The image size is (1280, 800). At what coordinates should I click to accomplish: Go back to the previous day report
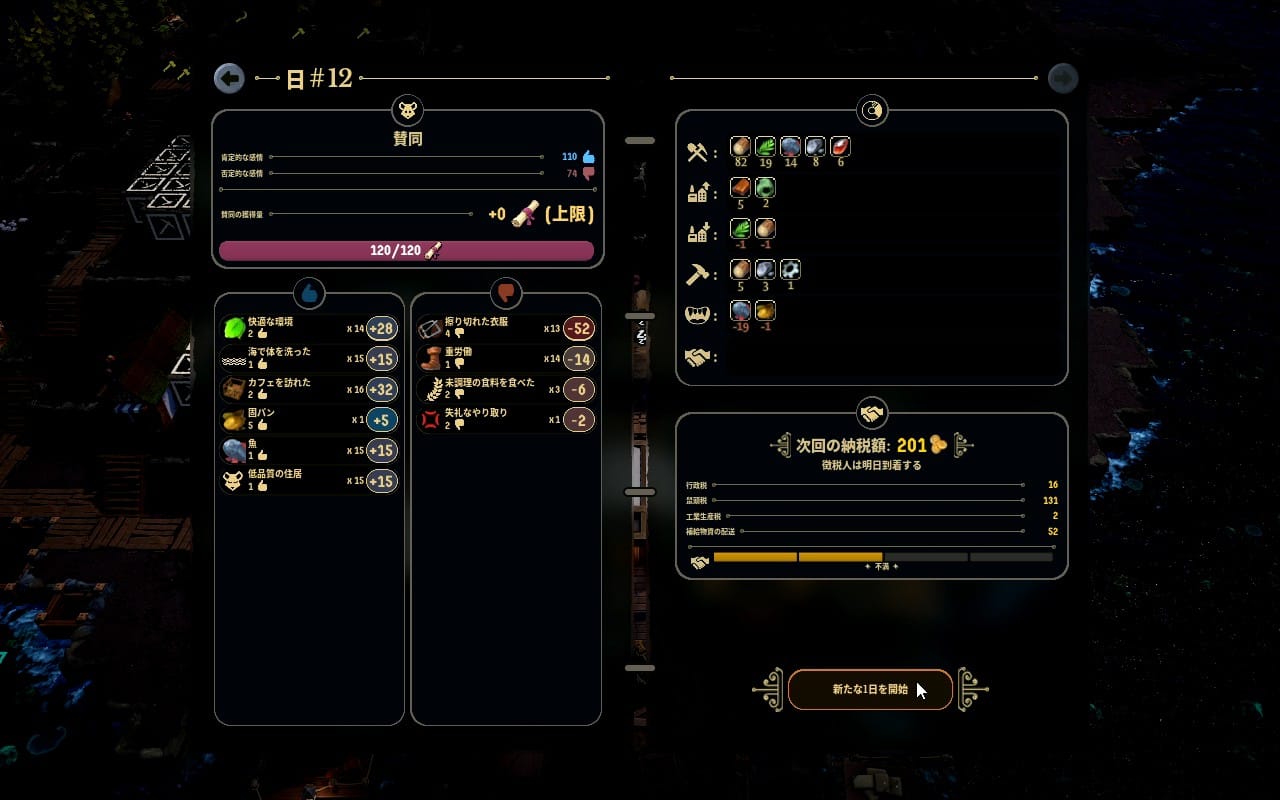tap(229, 78)
